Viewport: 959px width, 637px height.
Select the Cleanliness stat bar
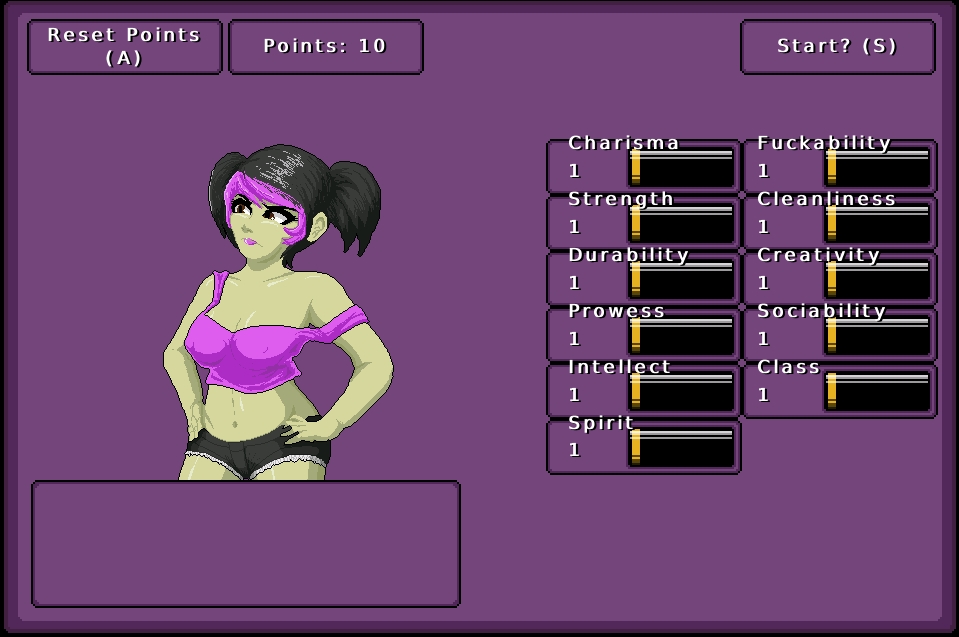click(878, 224)
